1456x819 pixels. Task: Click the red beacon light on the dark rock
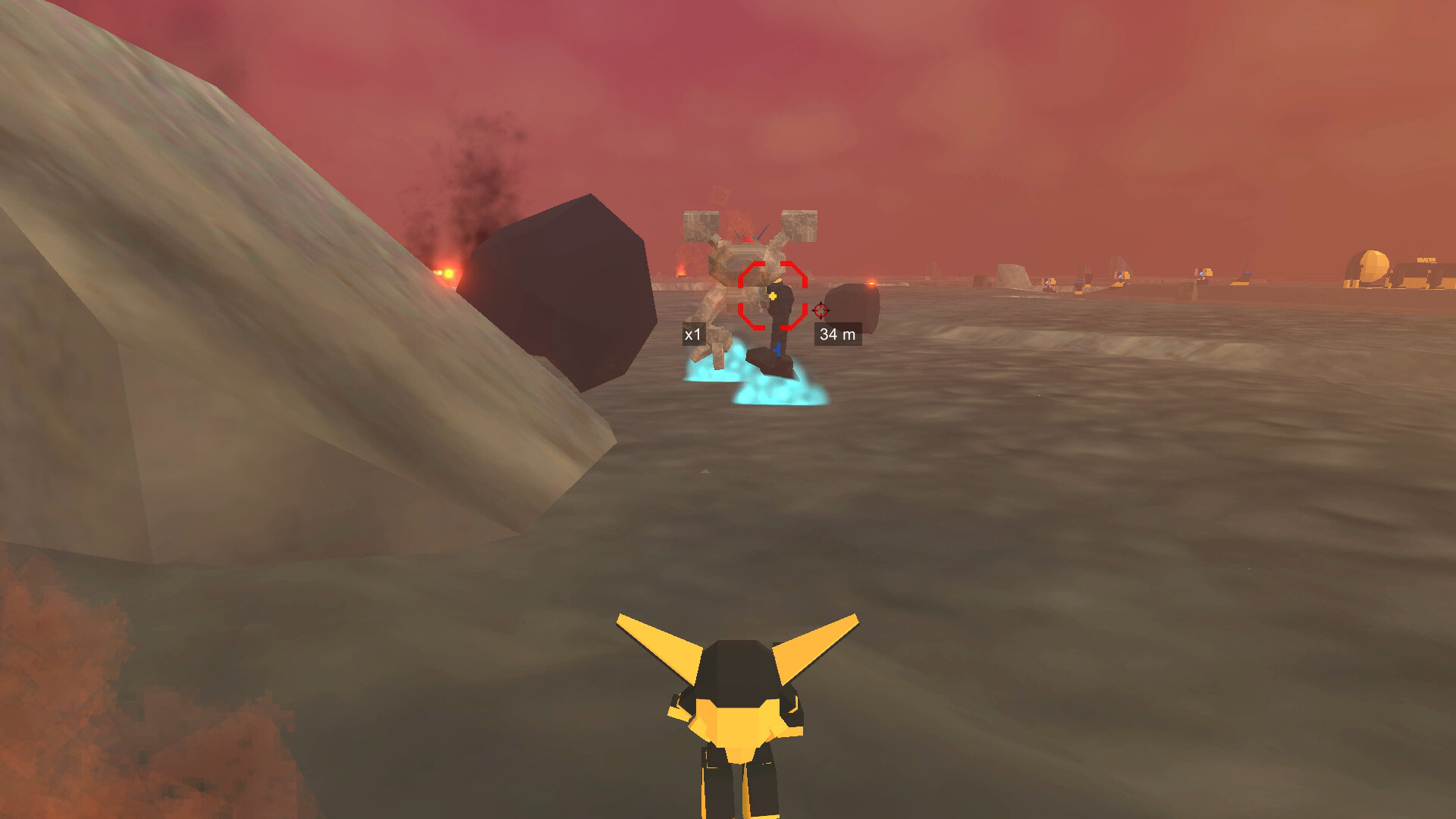871,284
